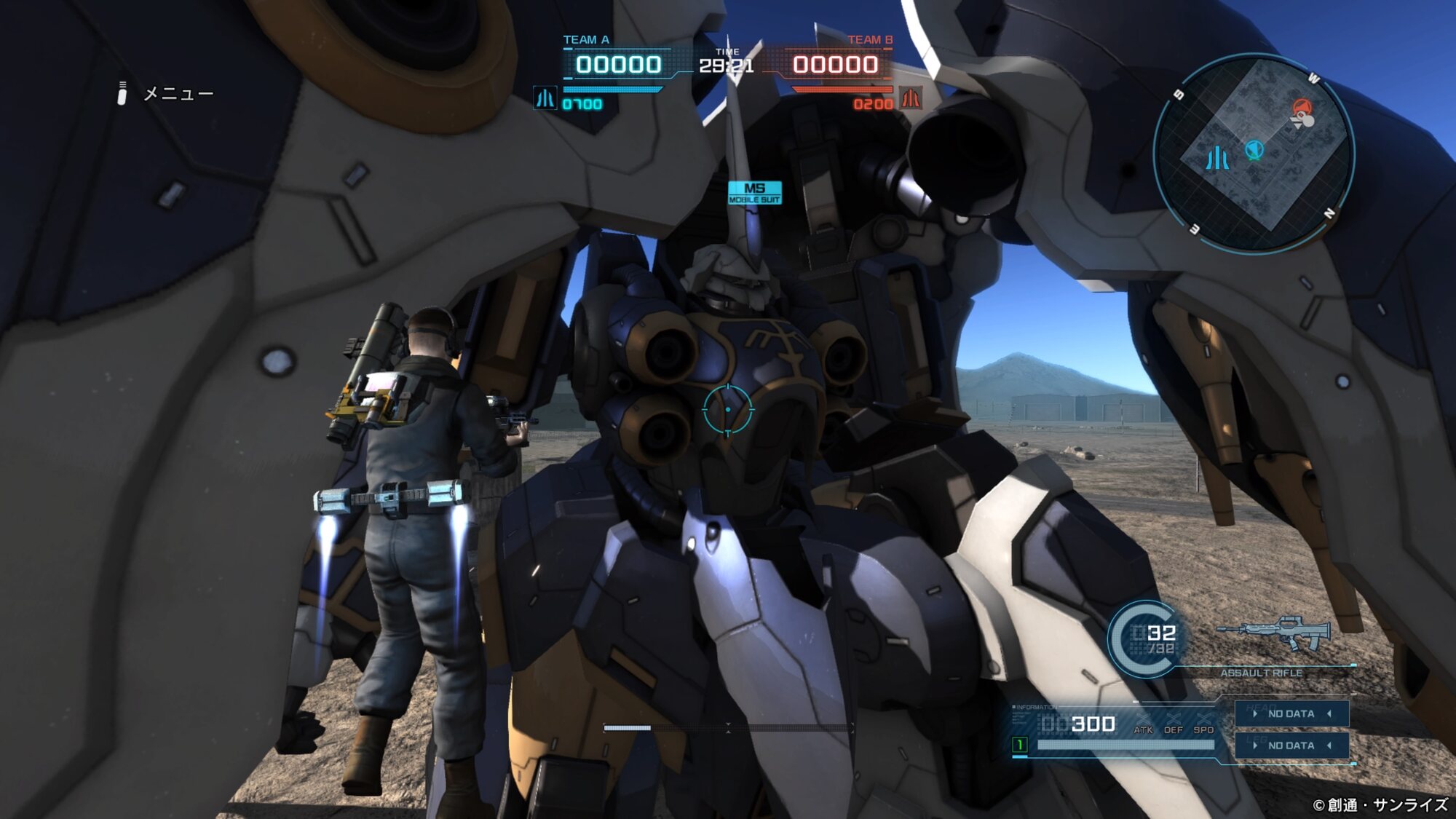The image size is (1456, 819).
Task: Select the Assault Rifle weapon icon
Action: (1274, 633)
